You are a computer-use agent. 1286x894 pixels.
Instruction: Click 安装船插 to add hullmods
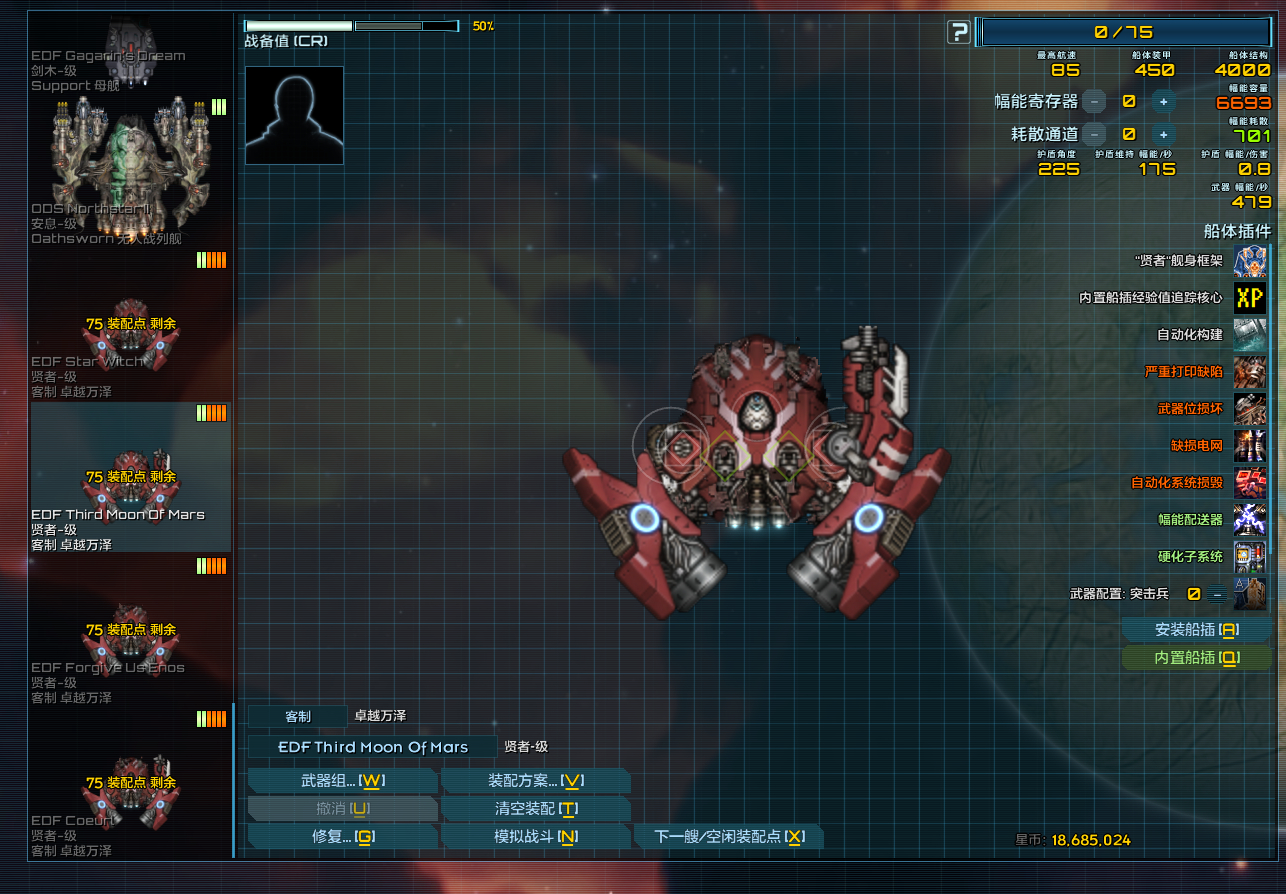(1196, 630)
